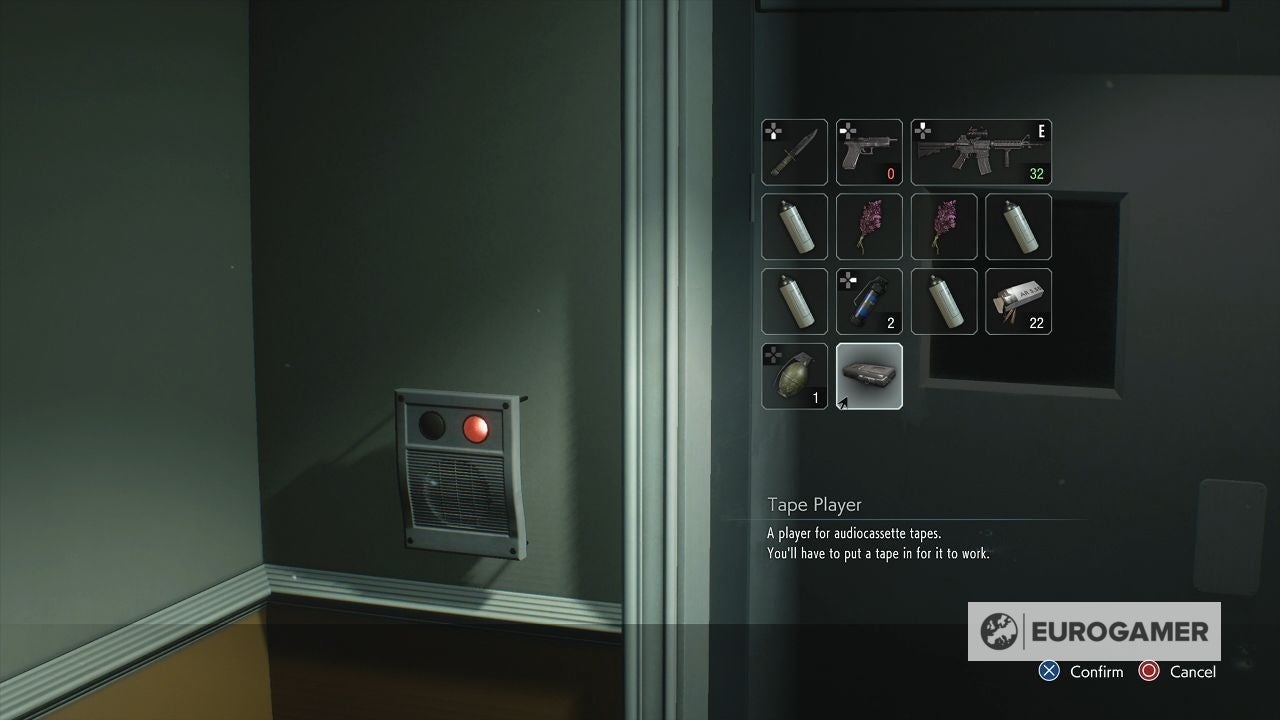Click the green 32 ammo counter on the rifle

pyautogui.click(x=1036, y=173)
